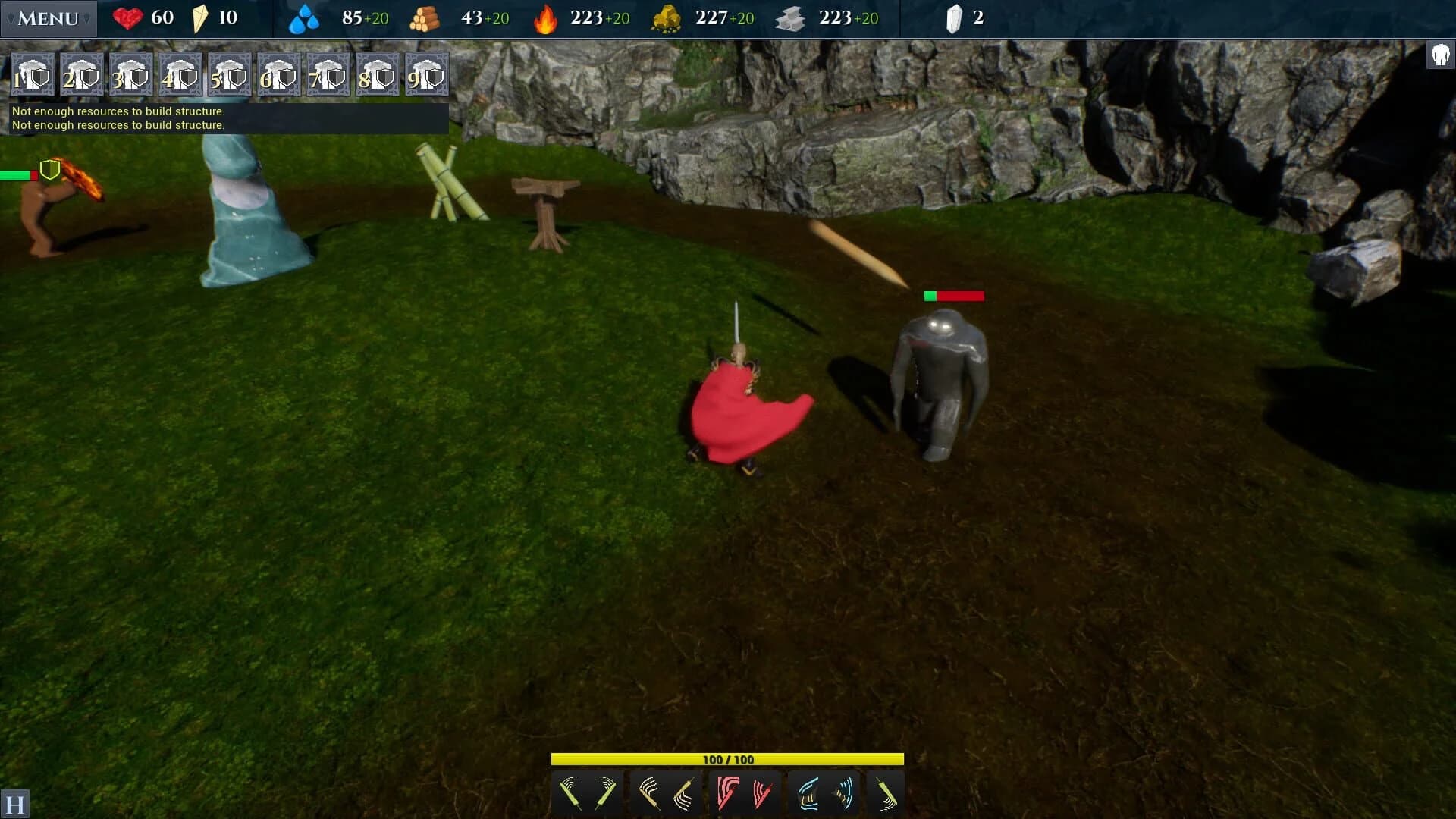This screenshot has width=1456, height=819.
Task: Dismiss the 'Not enough resources' message
Action: point(226,118)
